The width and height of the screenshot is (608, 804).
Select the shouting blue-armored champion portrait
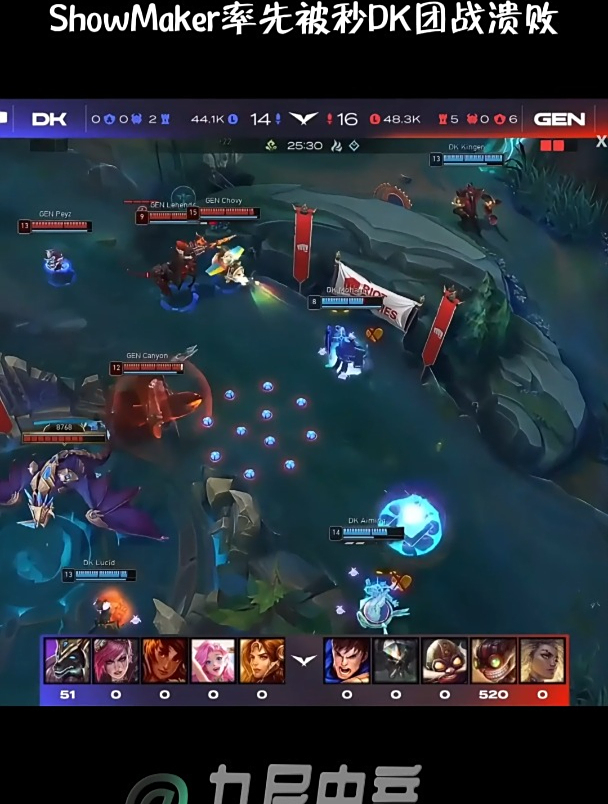(346, 661)
